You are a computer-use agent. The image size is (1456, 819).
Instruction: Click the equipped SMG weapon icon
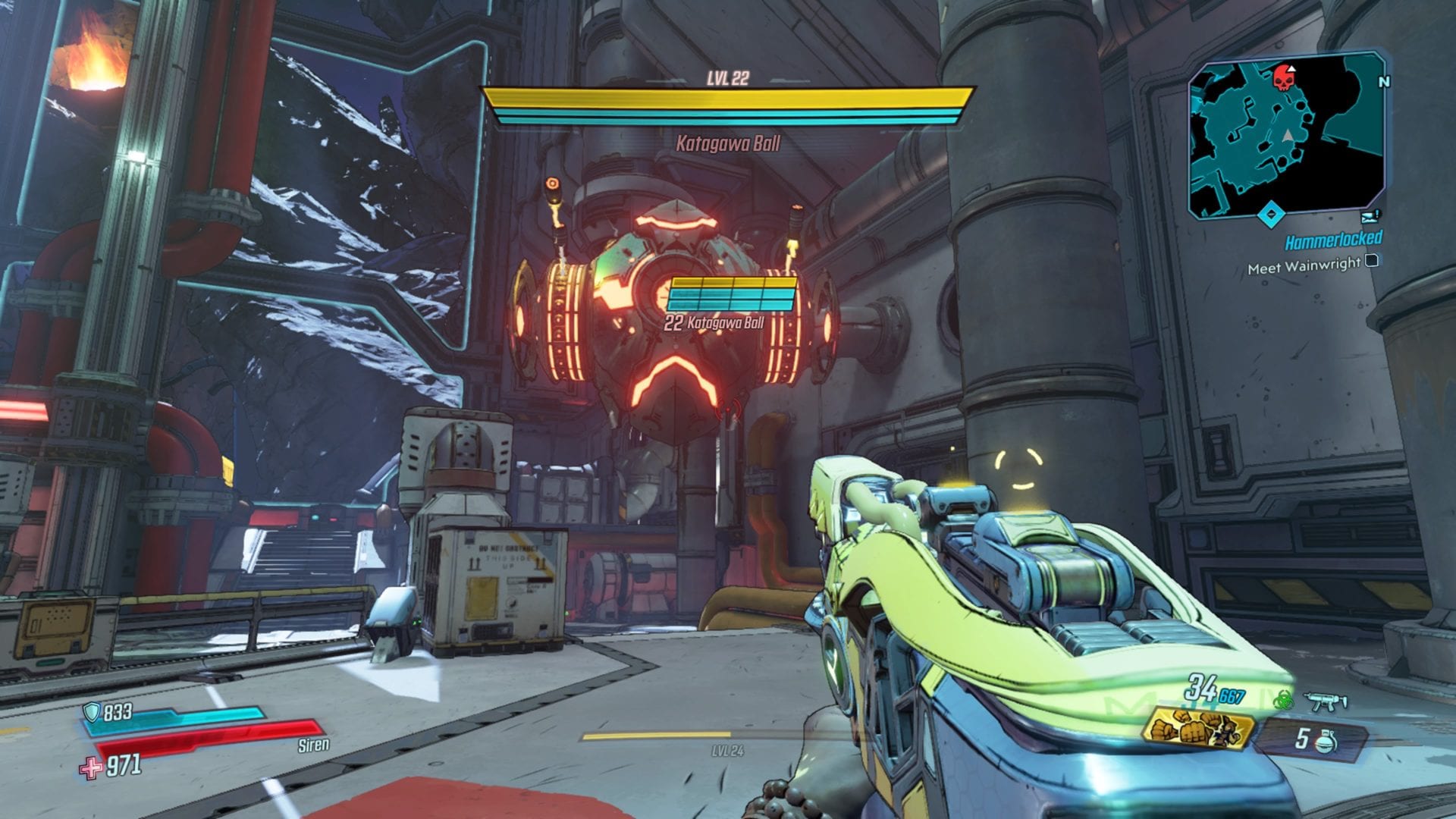(1325, 702)
